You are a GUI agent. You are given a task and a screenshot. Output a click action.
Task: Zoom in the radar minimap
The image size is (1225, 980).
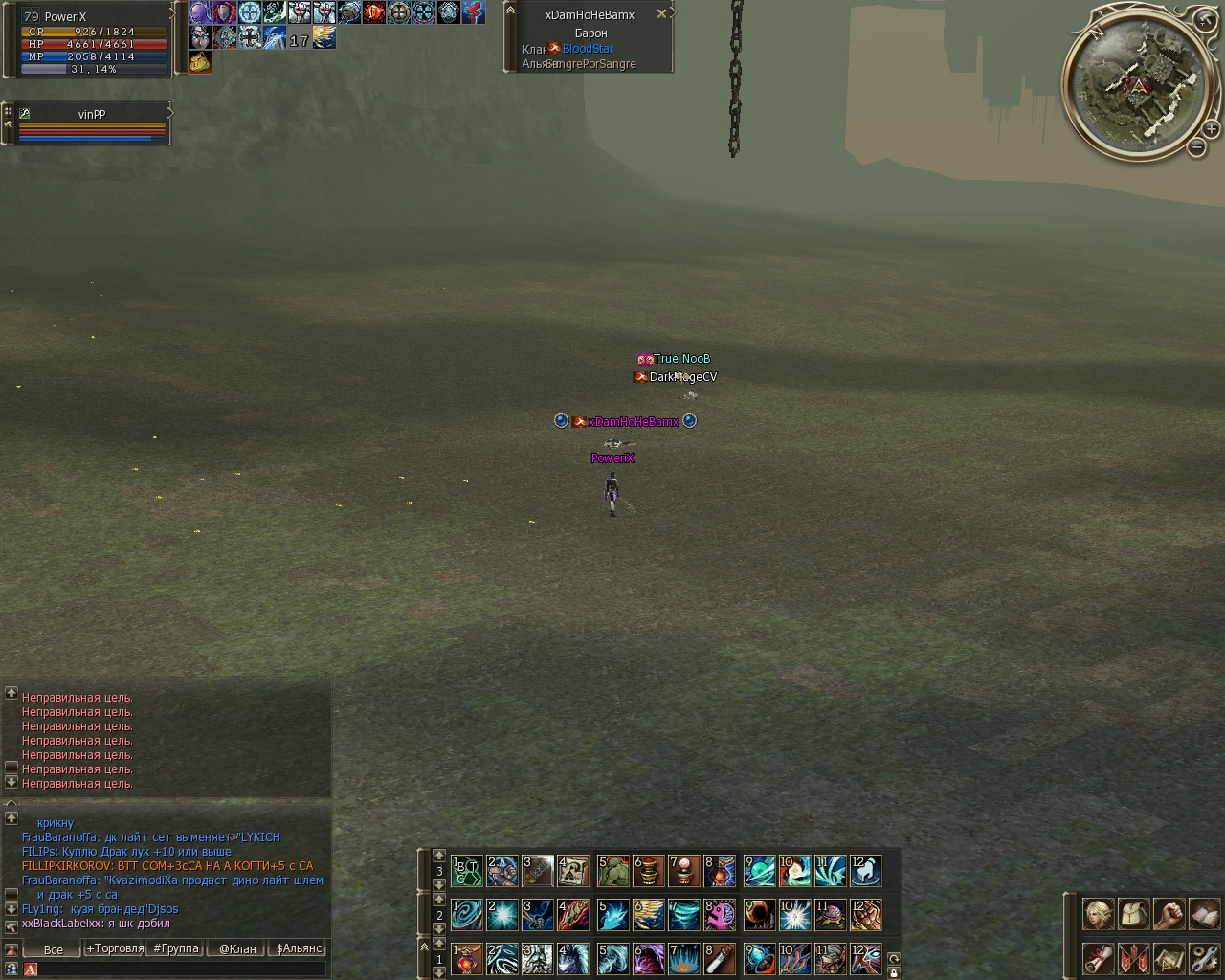[x=1212, y=128]
